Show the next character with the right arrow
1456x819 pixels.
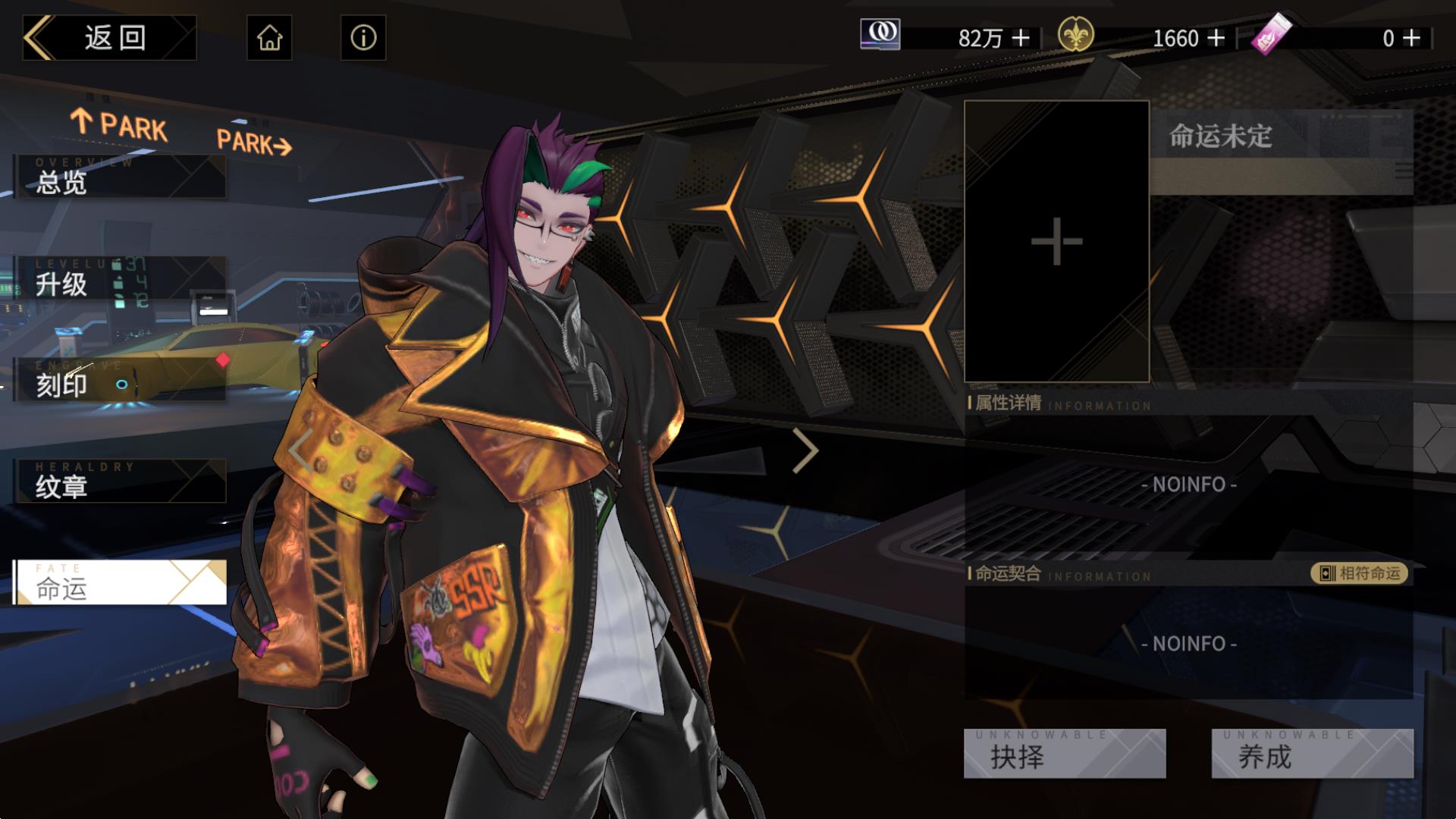[805, 450]
